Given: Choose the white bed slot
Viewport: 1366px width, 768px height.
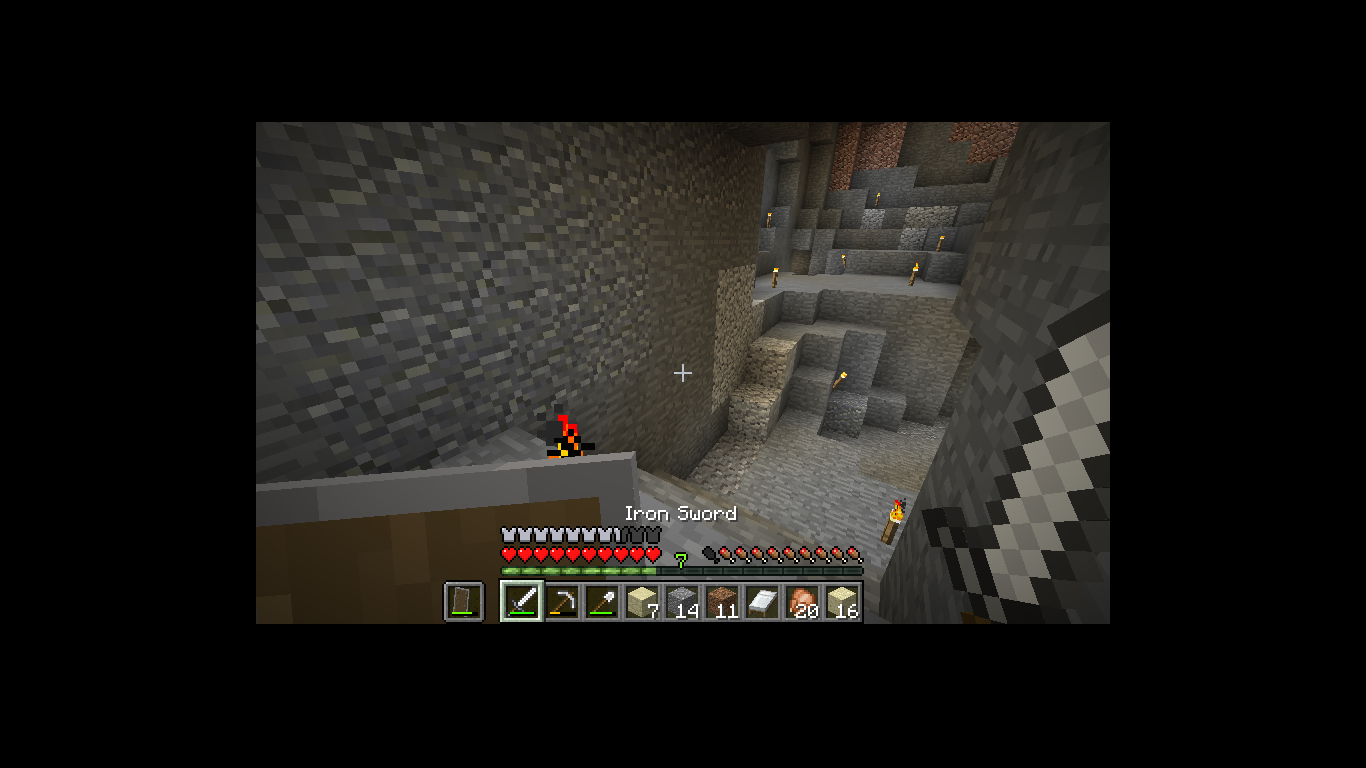Looking at the screenshot, I should [762, 601].
